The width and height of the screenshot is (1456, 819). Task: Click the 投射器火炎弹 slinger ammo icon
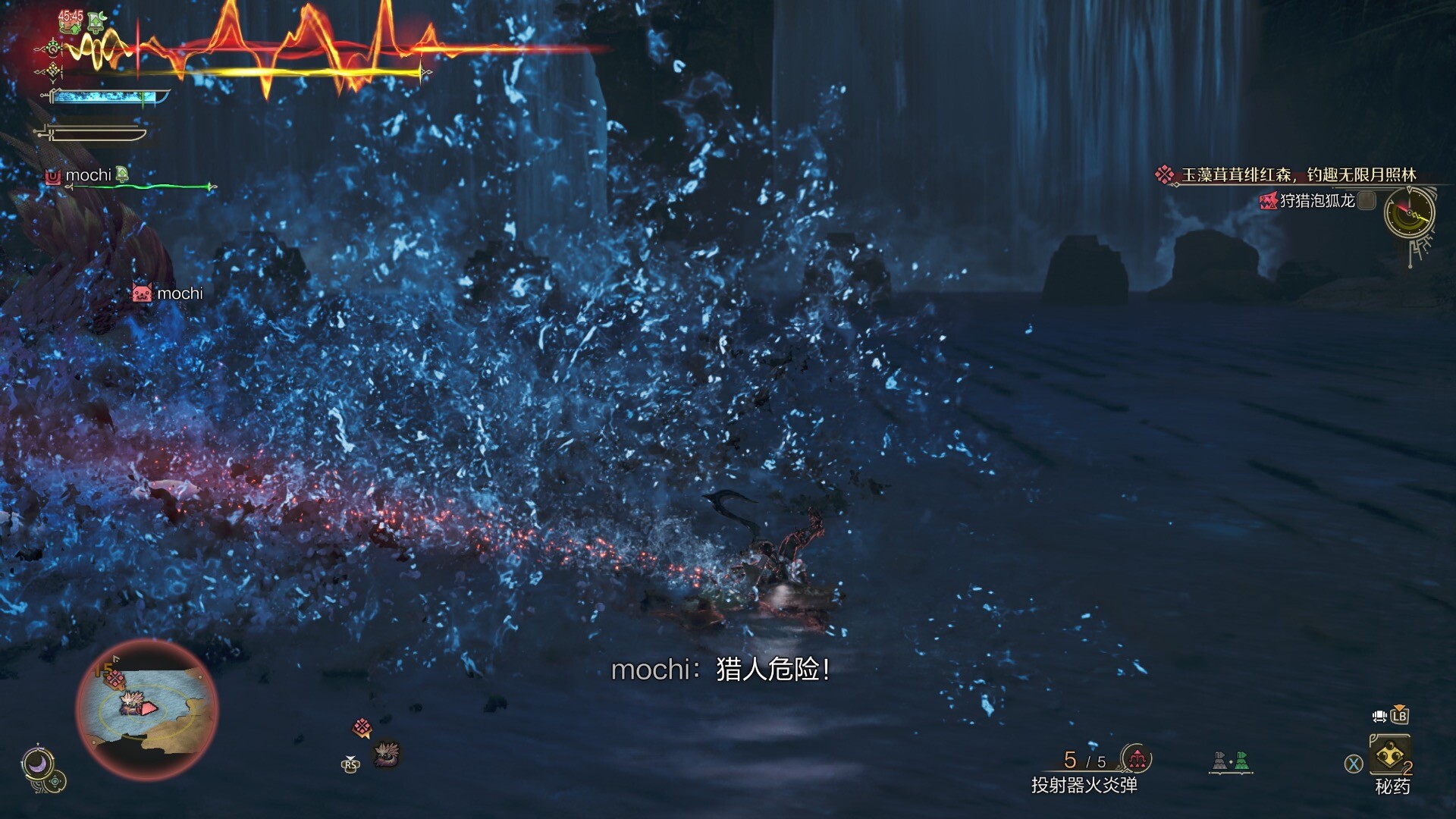[x=1136, y=758]
